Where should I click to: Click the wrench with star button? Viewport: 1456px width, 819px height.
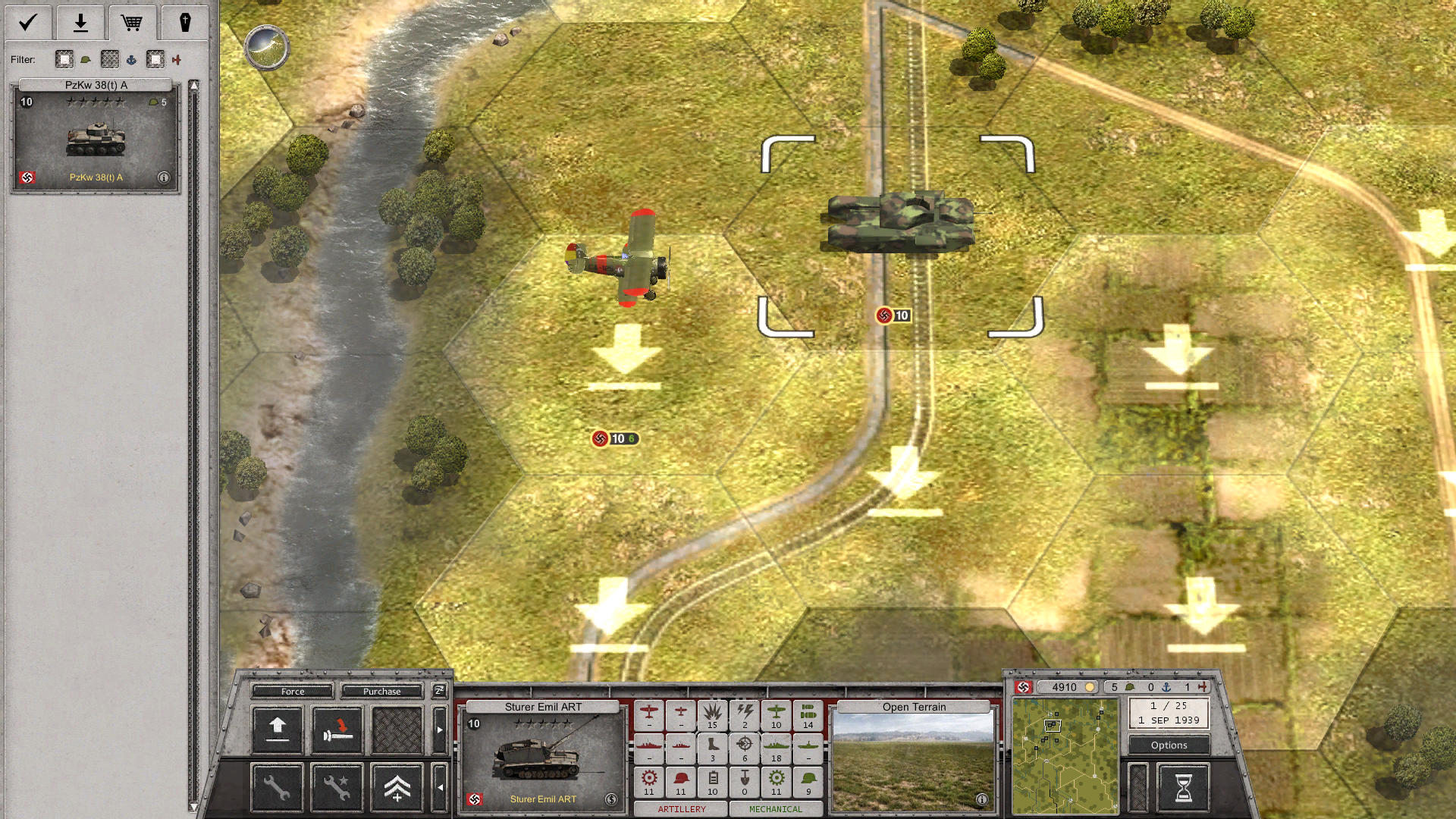click(337, 788)
